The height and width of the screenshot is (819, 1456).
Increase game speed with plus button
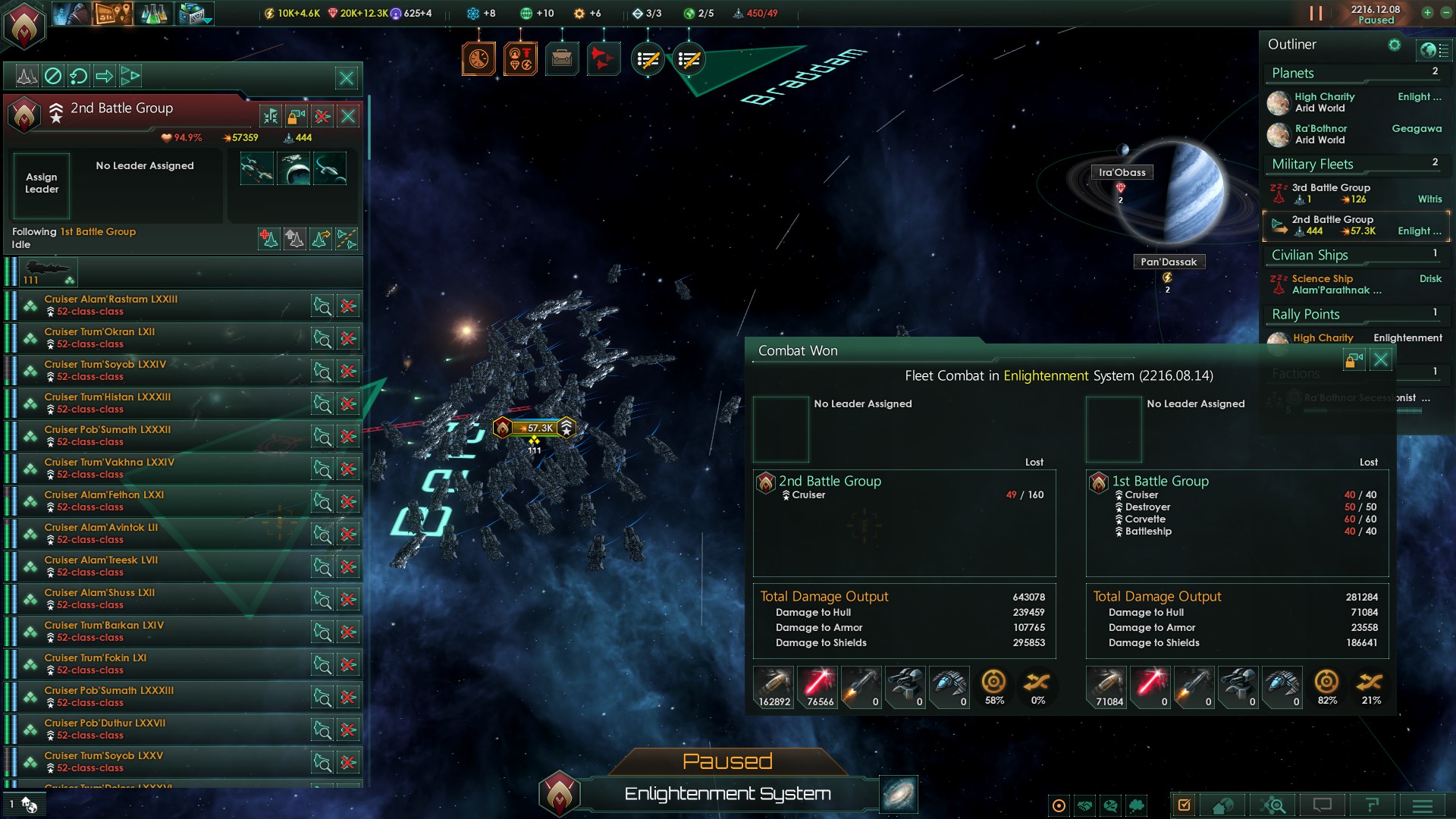click(x=1427, y=13)
